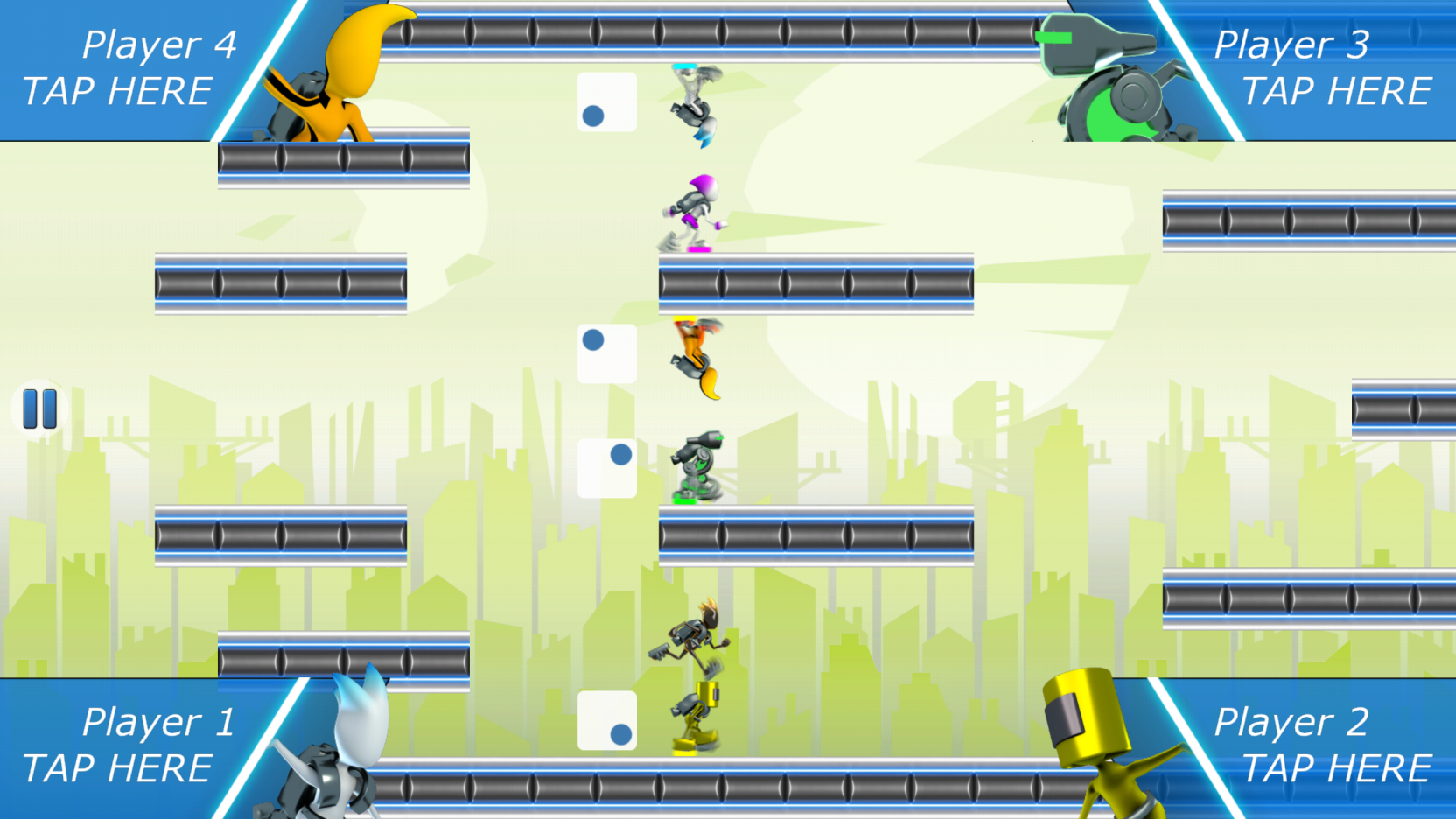Tap the dice counter near the bottom yellow robot
Image resolution: width=1456 pixels, height=819 pixels.
[606, 719]
